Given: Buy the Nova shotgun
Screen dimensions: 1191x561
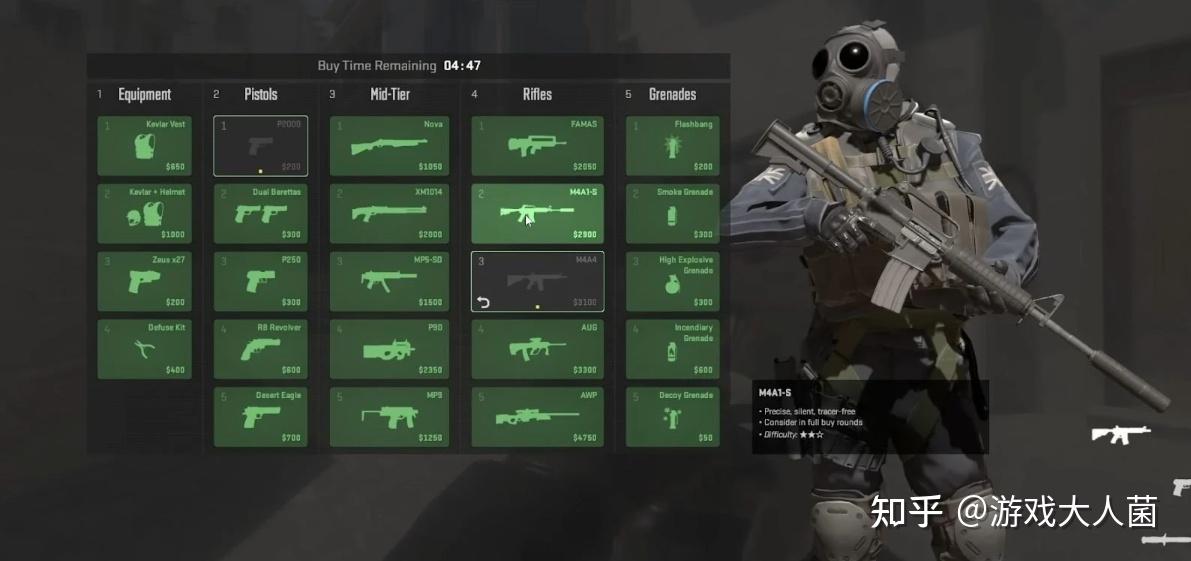Looking at the screenshot, I should tap(389, 146).
